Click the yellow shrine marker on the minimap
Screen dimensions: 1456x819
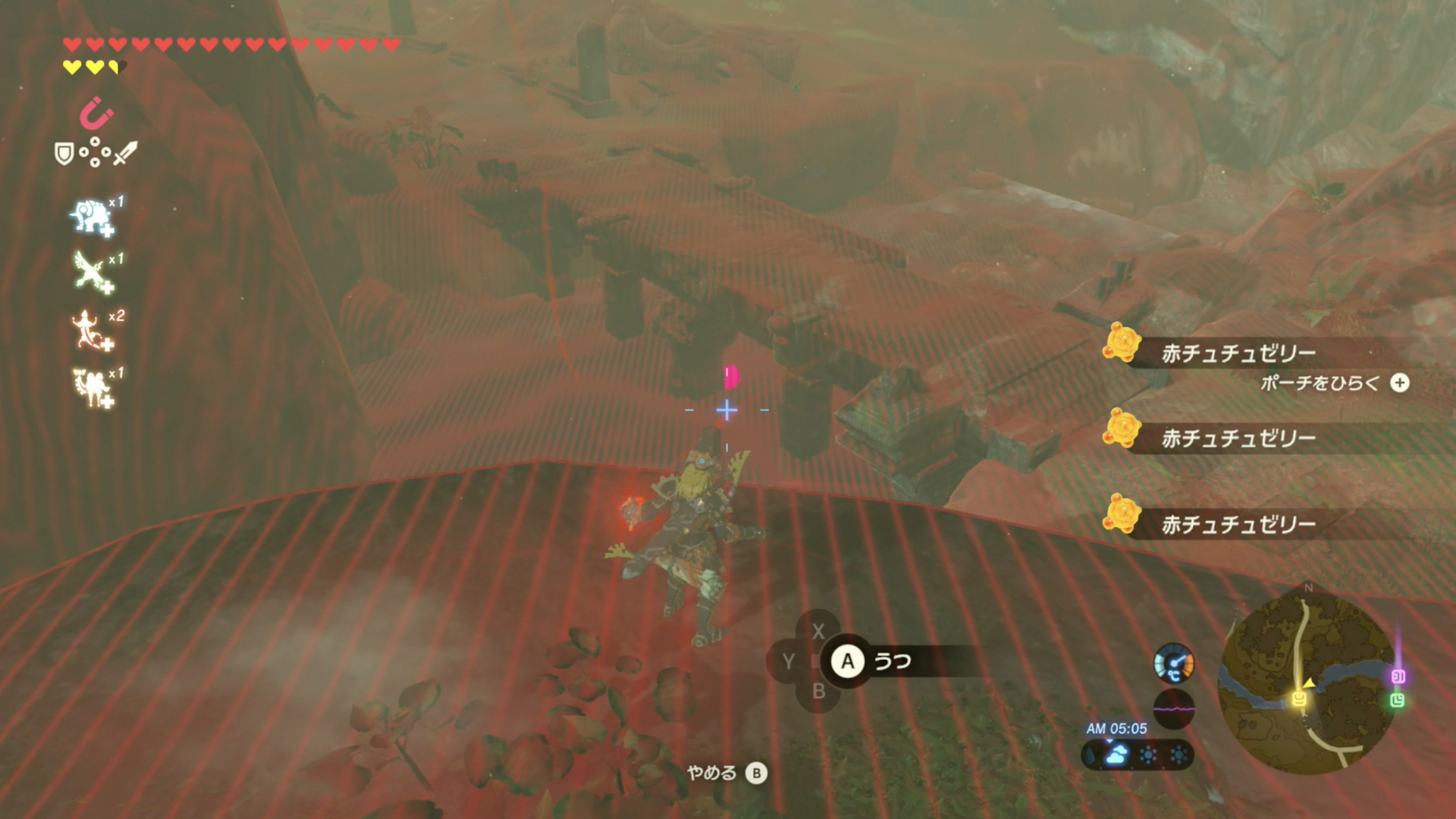(1299, 698)
